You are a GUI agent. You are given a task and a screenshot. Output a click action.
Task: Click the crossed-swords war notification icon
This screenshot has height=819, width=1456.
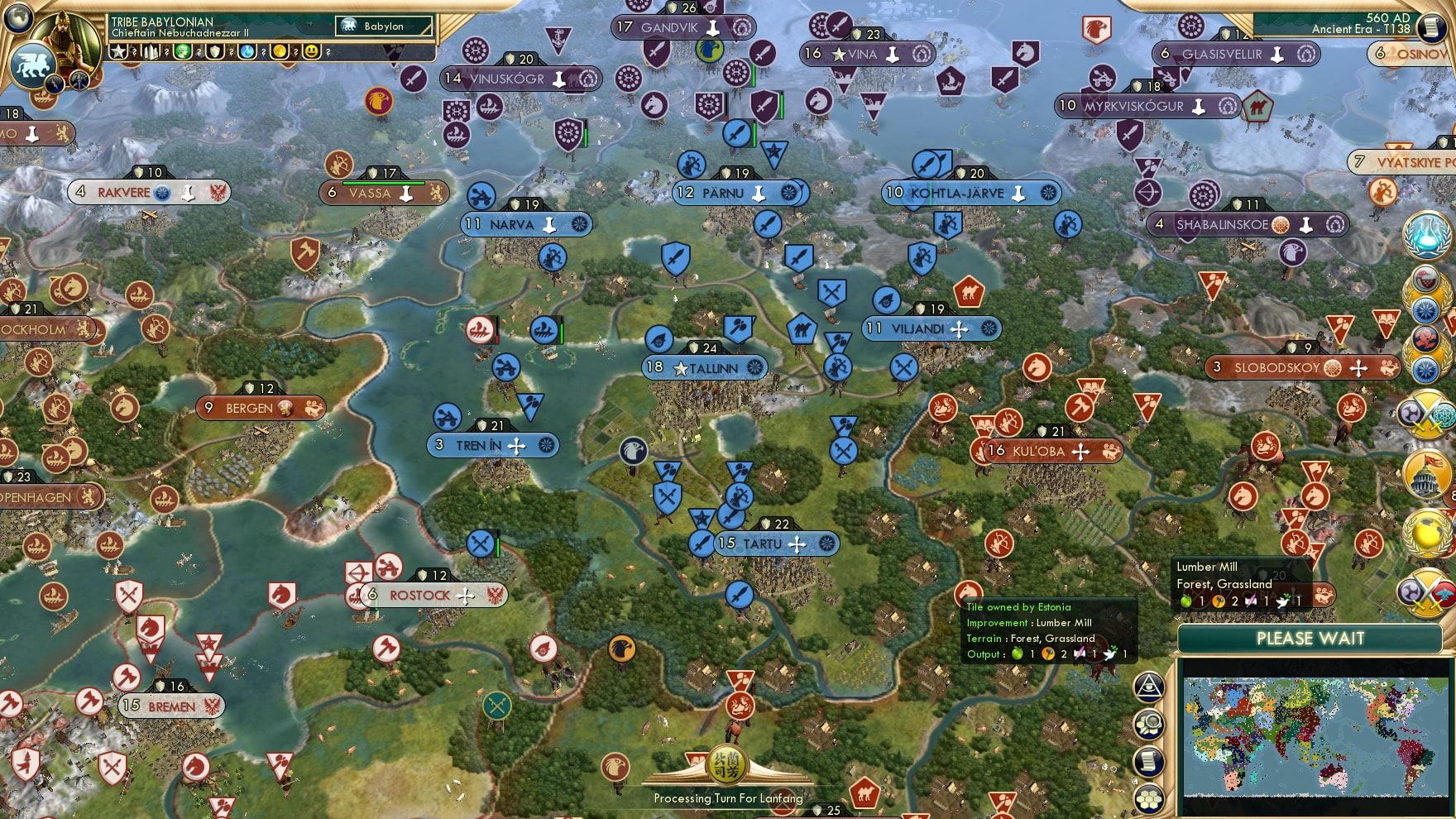pos(1426,414)
